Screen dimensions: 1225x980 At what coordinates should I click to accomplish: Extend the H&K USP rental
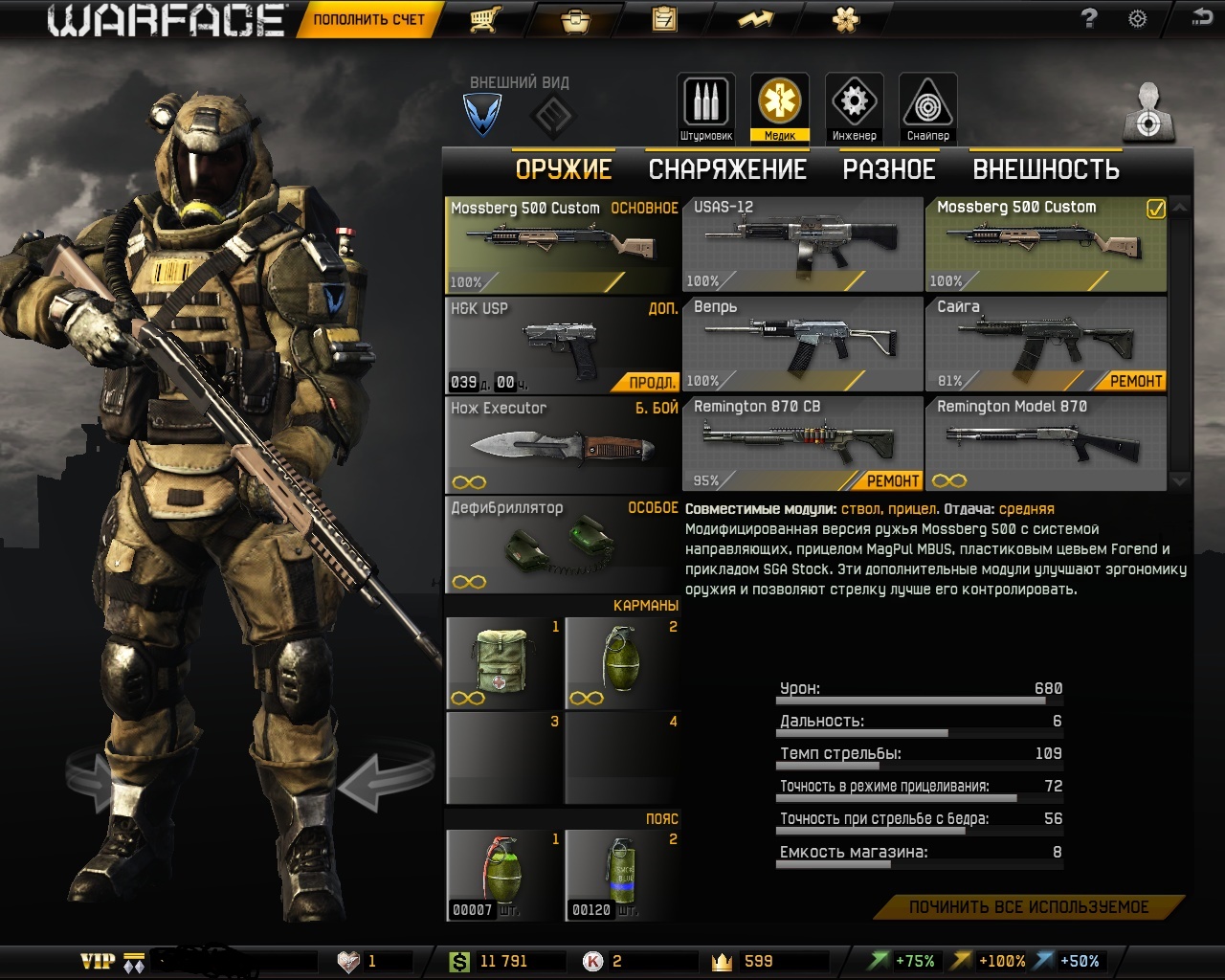[652, 382]
